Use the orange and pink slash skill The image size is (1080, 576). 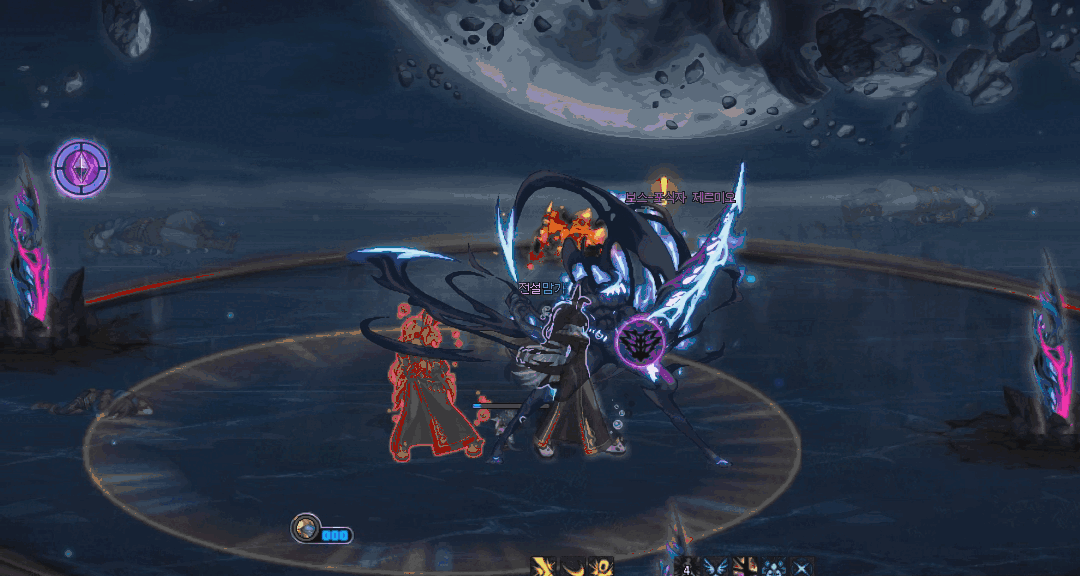click(744, 568)
